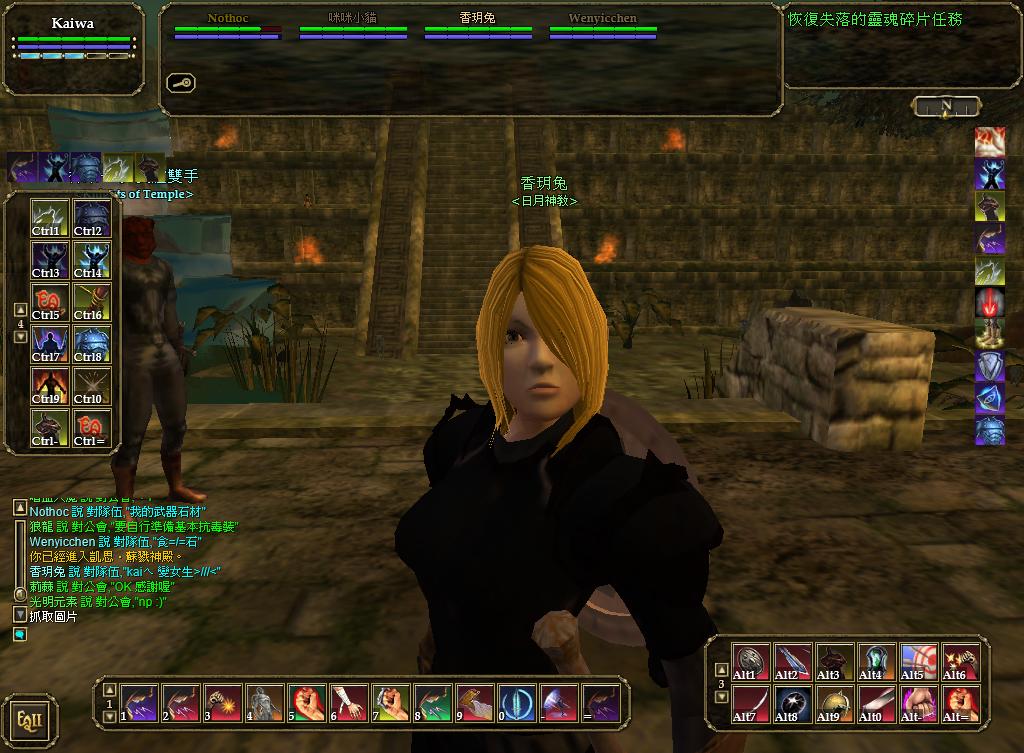
Task: Open the chat bubble options button
Action: pyautogui.click(x=20, y=634)
